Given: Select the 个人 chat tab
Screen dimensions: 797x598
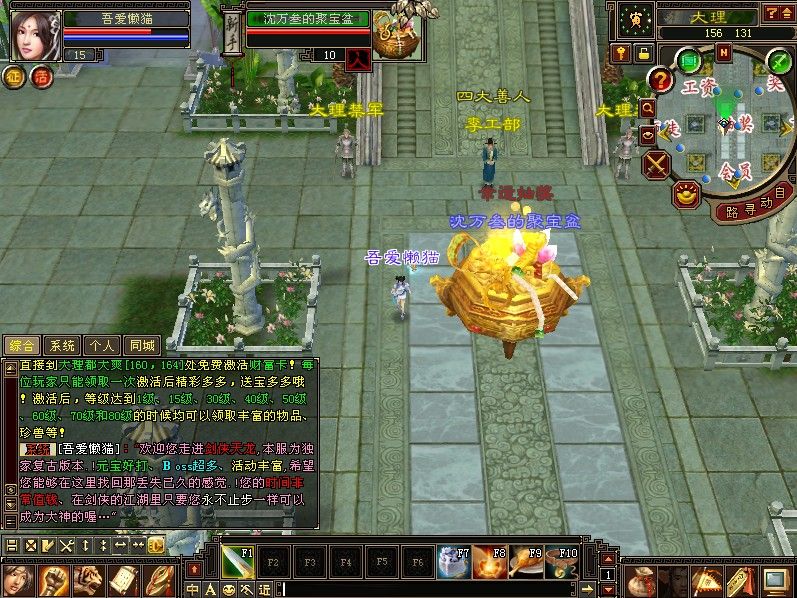Looking at the screenshot, I should coord(102,345).
